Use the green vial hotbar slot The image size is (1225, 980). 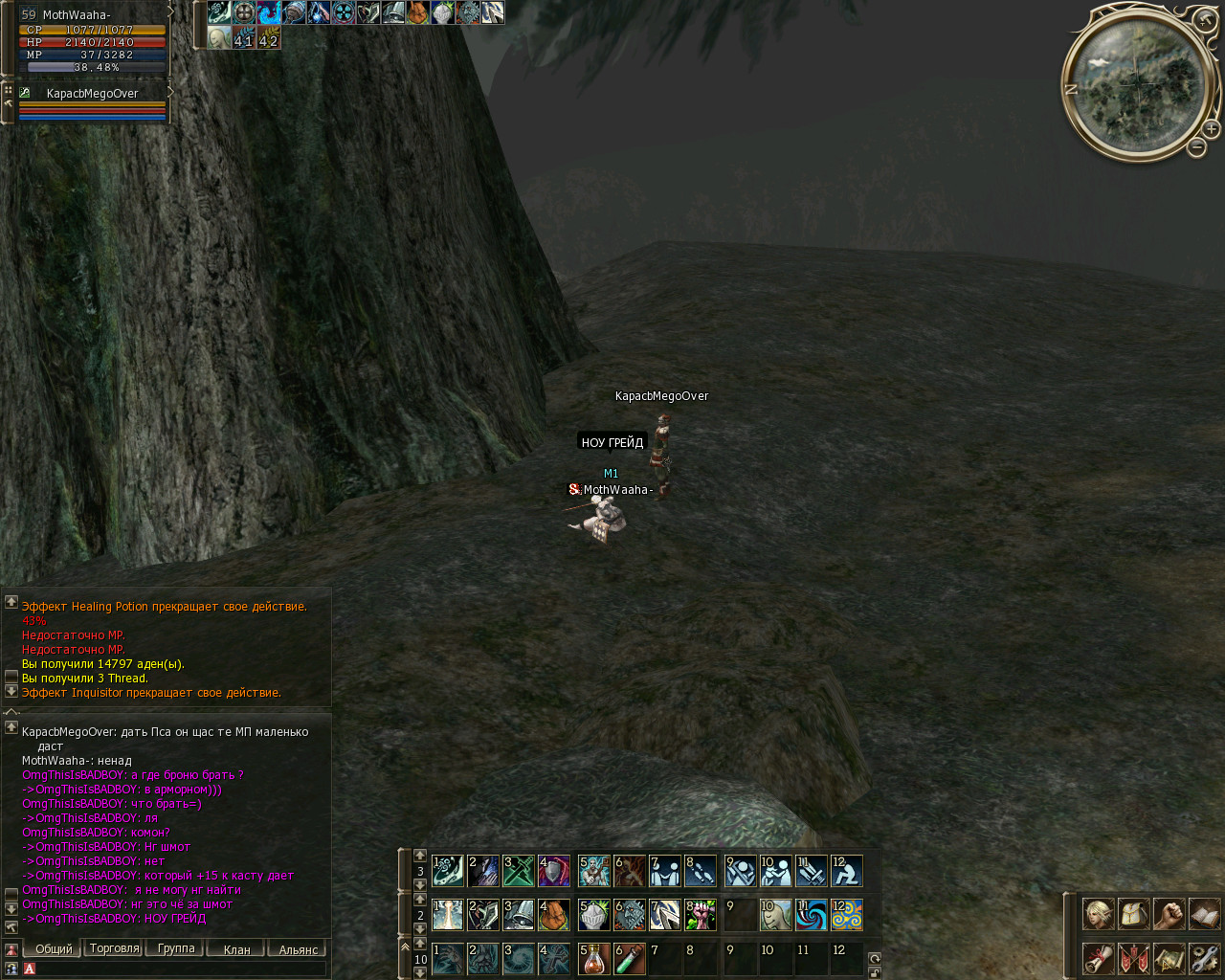pyautogui.click(x=629, y=959)
